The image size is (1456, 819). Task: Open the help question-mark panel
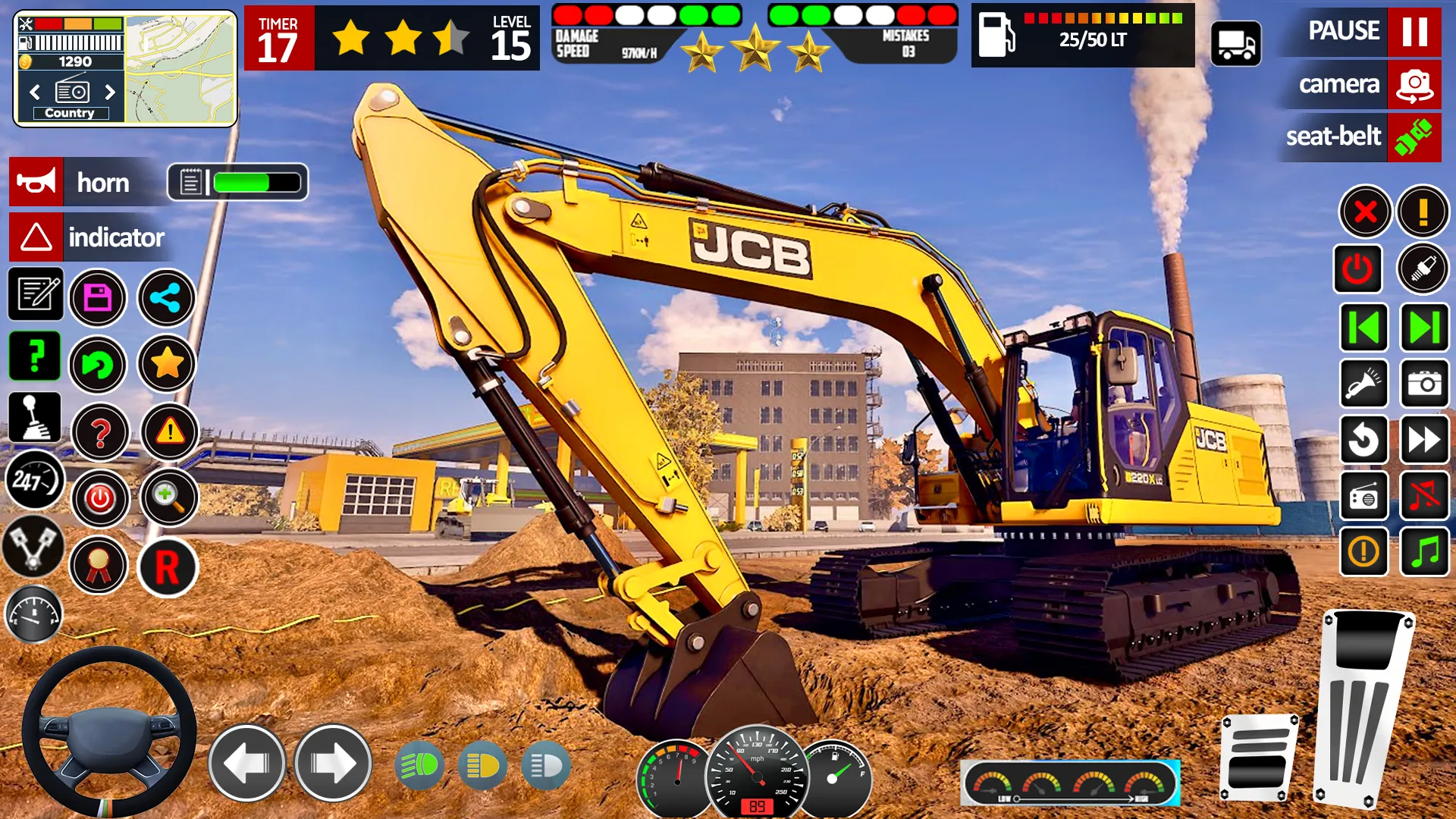(35, 356)
